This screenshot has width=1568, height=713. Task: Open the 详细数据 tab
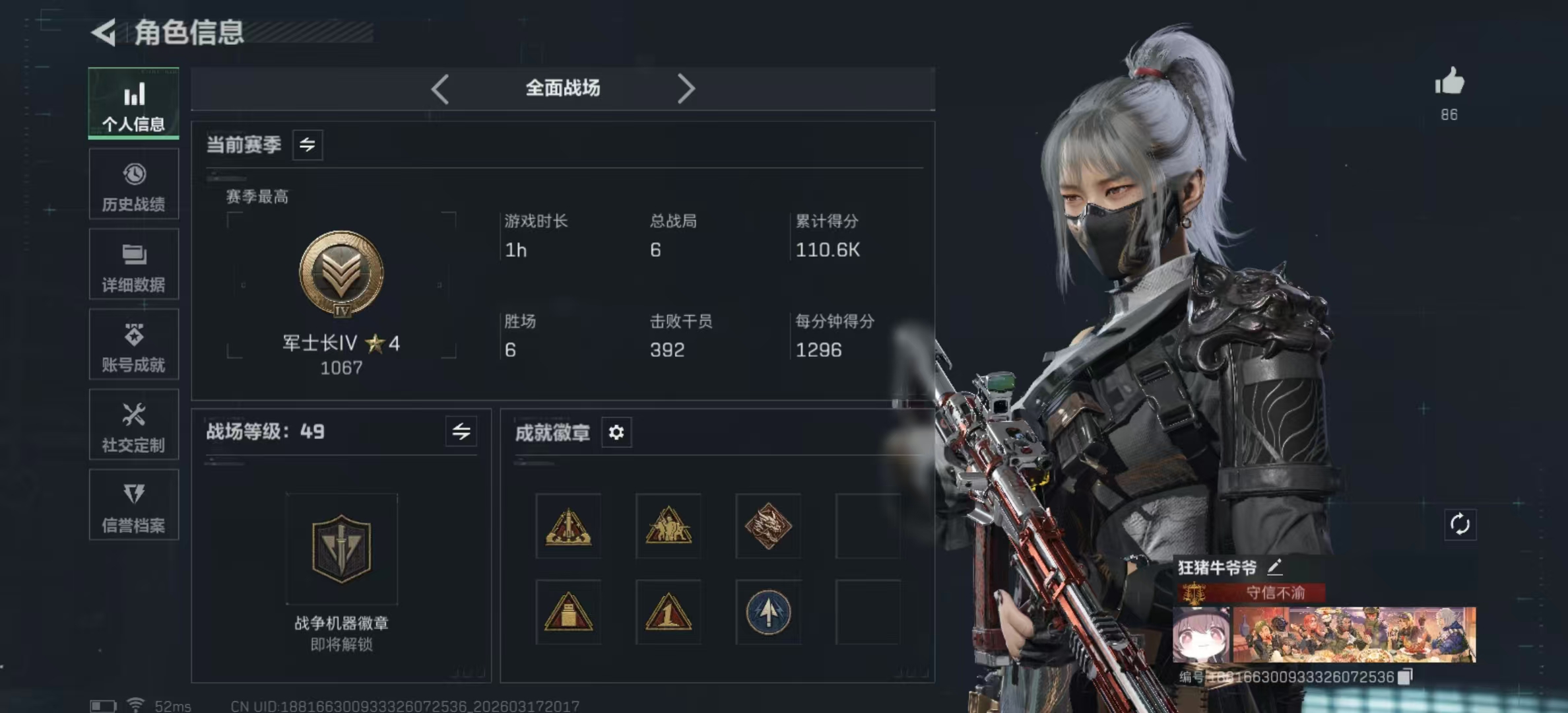click(133, 265)
